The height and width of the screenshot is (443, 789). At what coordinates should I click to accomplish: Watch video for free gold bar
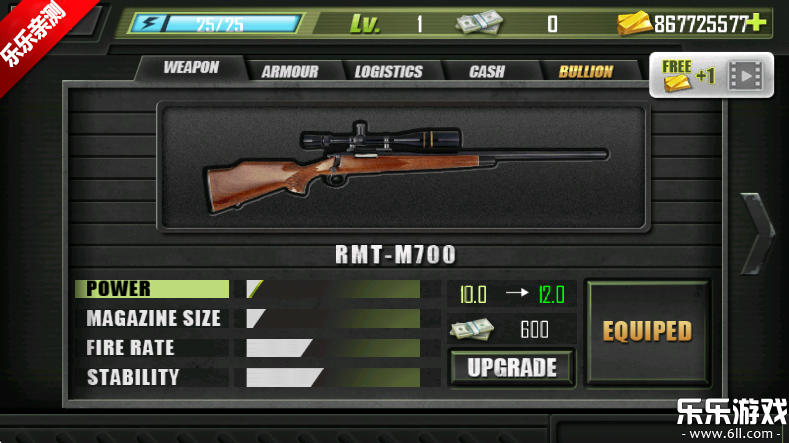711,75
